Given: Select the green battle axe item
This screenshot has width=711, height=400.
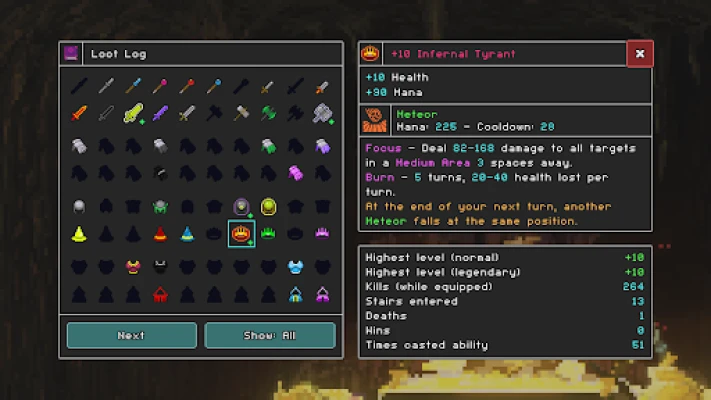Looking at the screenshot, I should click(x=268, y=113).
